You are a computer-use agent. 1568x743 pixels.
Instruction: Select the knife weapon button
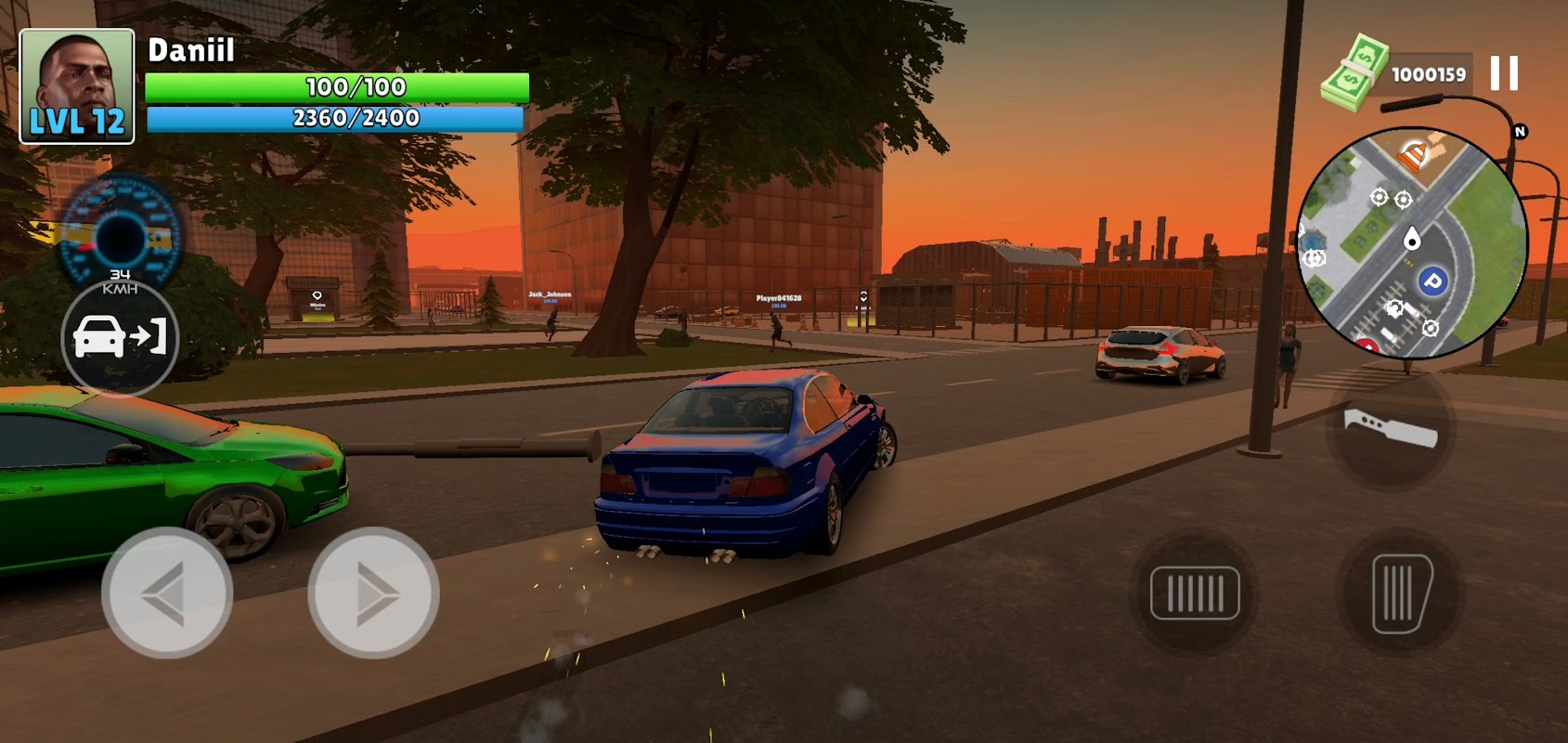(1390, 430)
